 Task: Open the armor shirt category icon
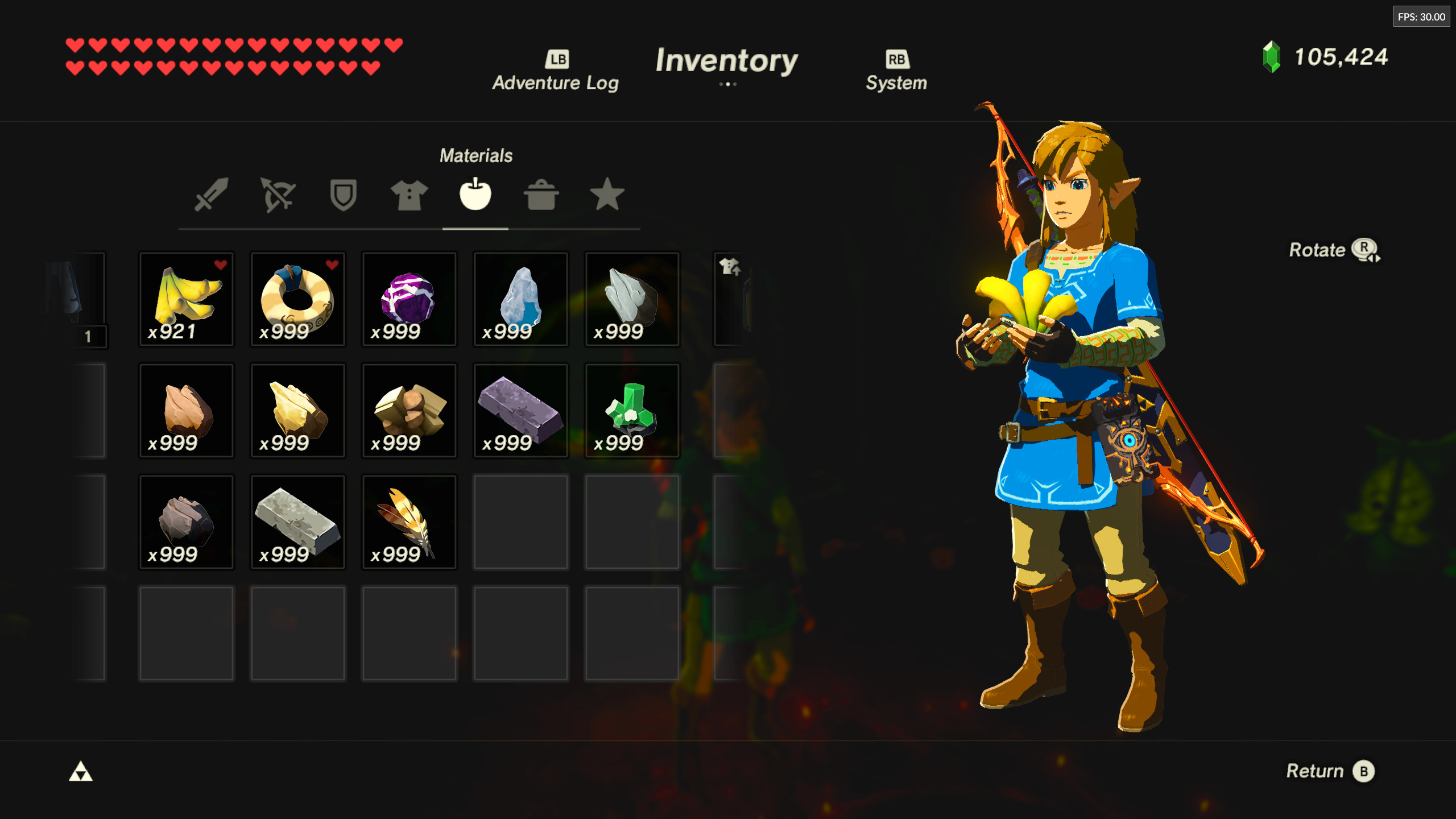point(410,195)
